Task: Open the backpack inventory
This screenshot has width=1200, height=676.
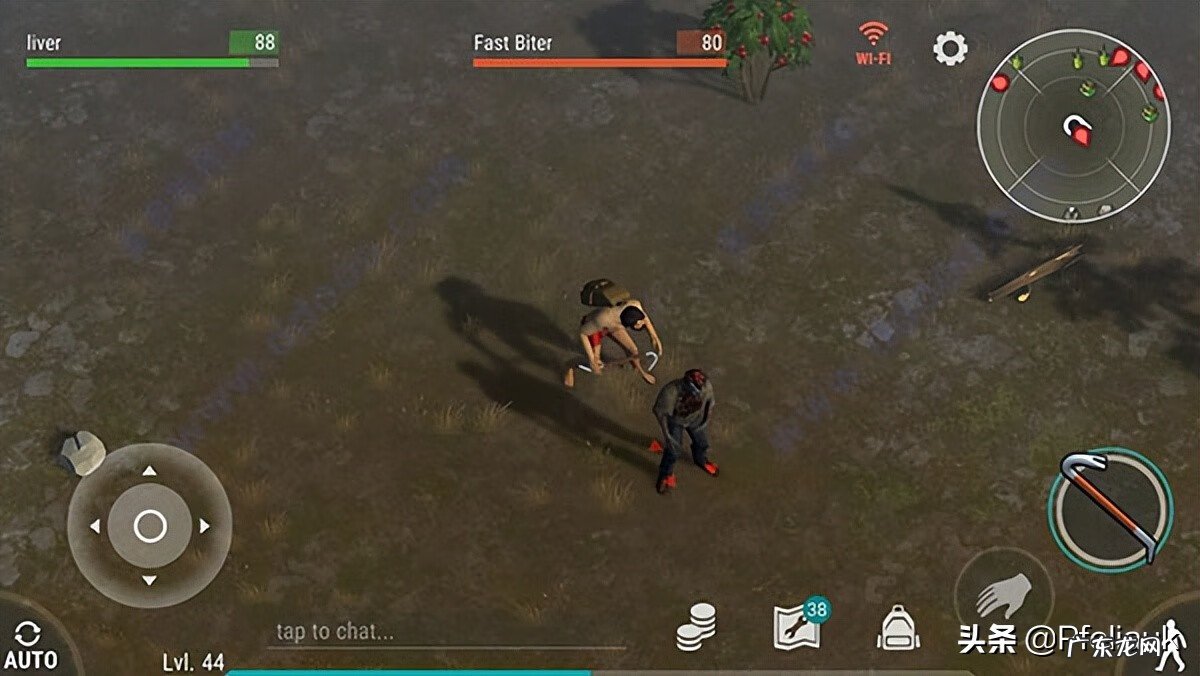Action: (898, 628)
